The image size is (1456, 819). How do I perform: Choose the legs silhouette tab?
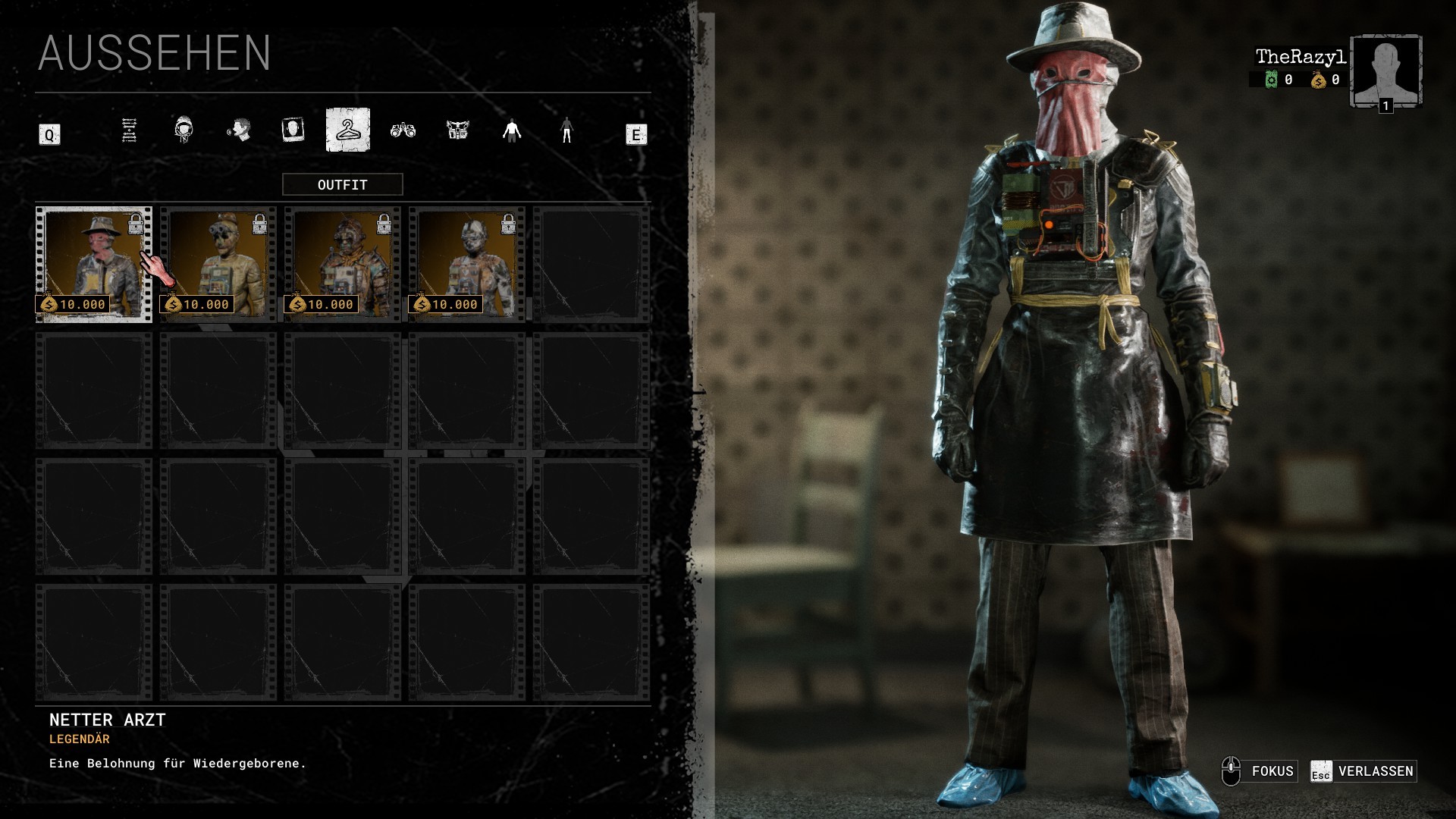[566, 130]
